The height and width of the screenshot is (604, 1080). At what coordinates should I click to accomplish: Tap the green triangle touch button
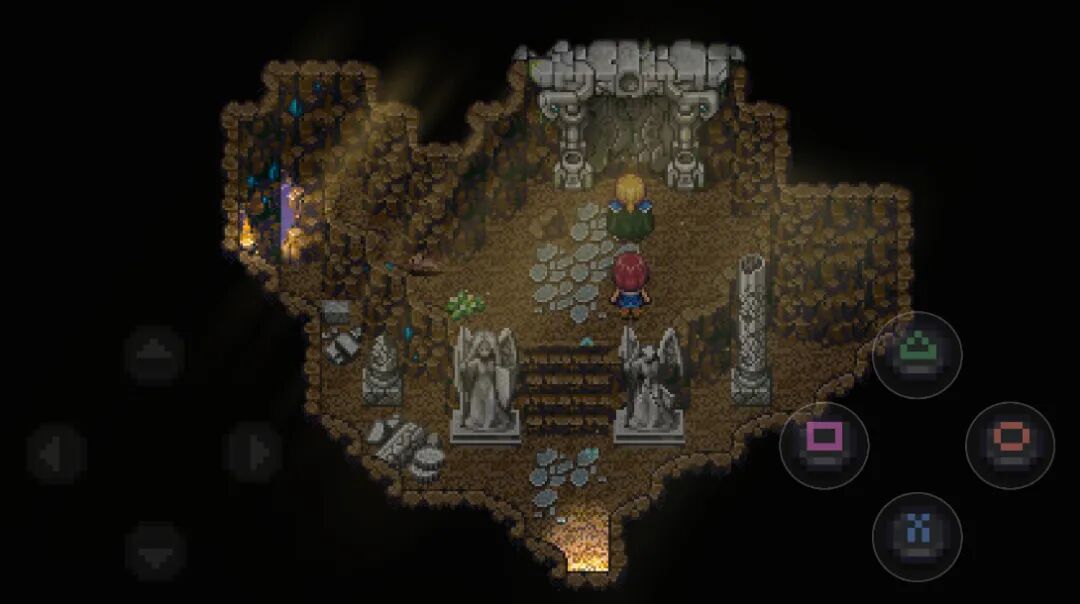[x=917, y=355]
